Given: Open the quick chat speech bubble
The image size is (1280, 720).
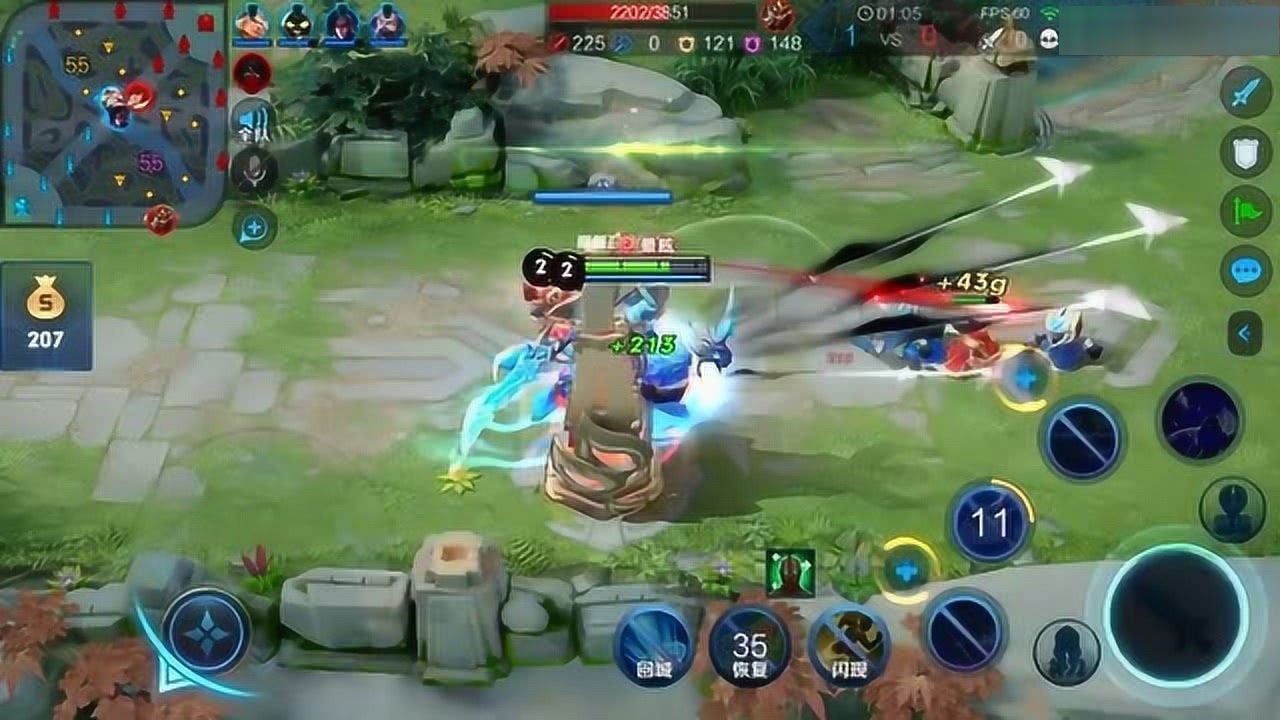Looking at the screenshot, I should pos(1245,270).
